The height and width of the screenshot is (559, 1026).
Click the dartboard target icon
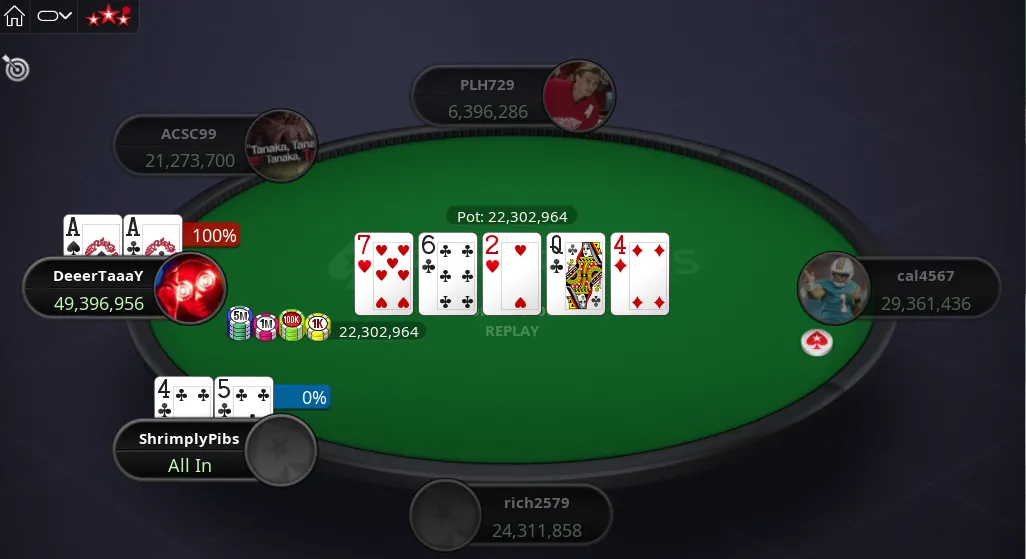coord(16,68)
